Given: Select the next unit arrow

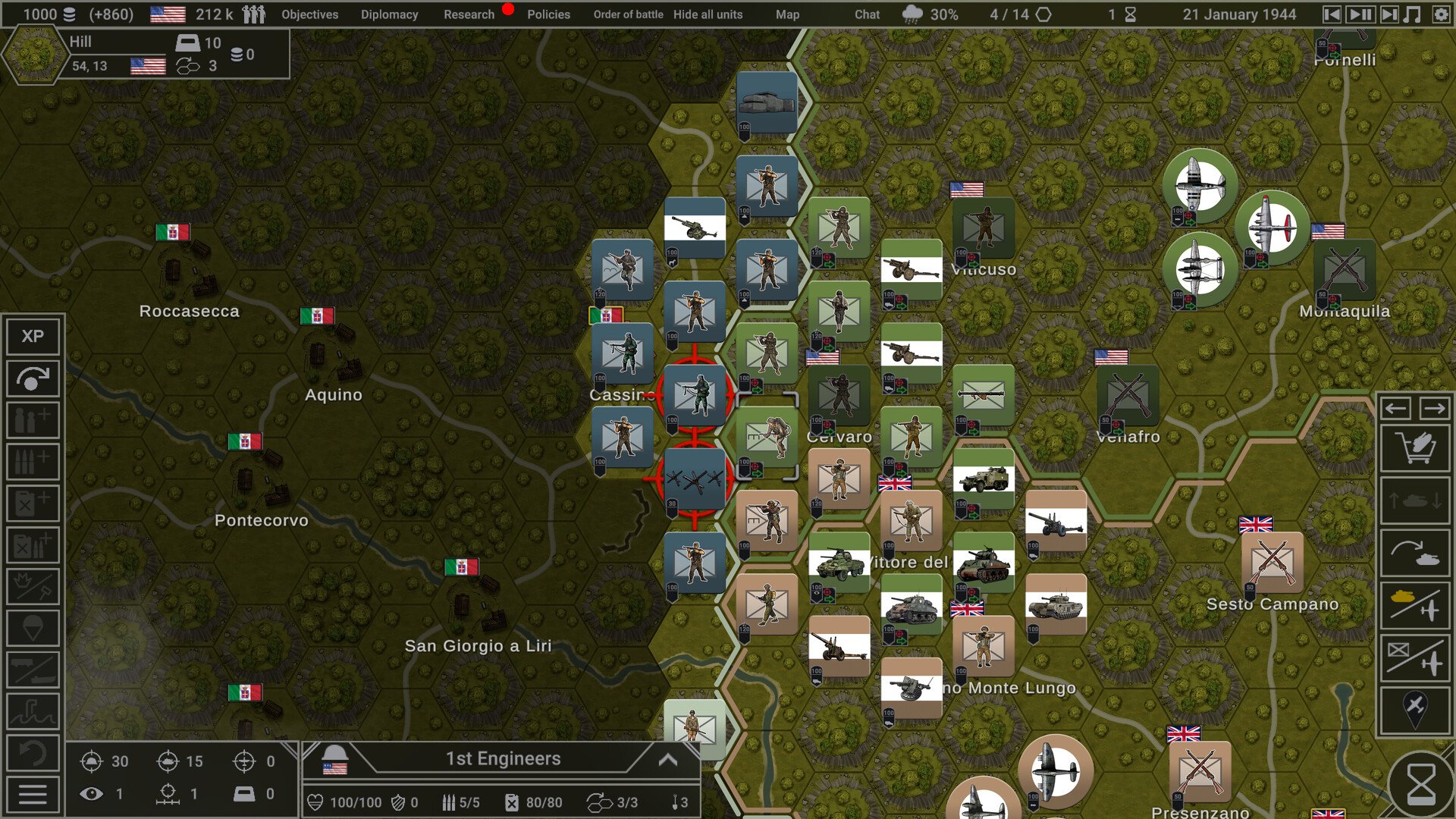Looking at the screenshot, I should (1434, 409).
